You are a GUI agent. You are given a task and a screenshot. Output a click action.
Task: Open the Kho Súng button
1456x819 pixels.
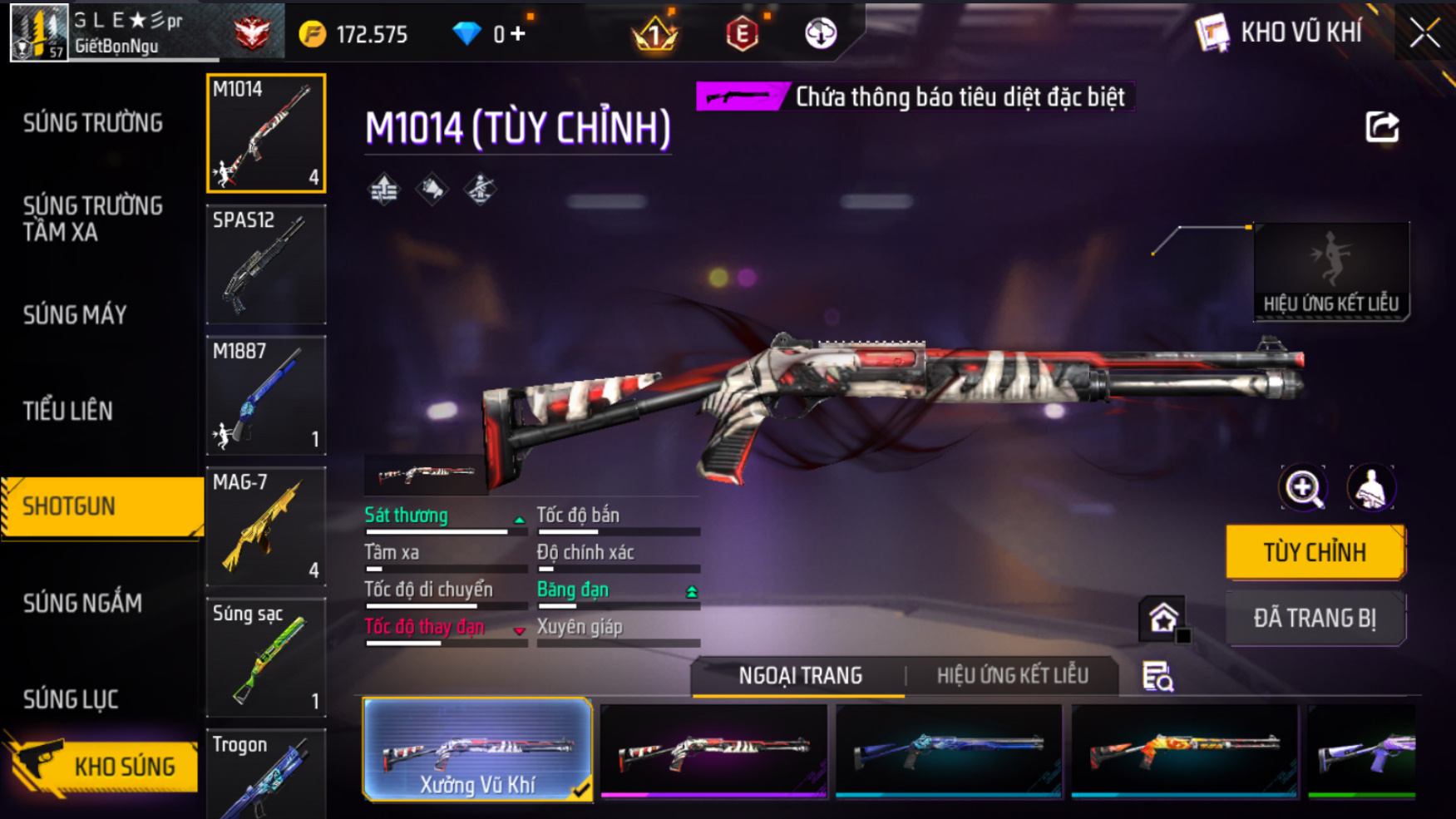coord(104,766)
